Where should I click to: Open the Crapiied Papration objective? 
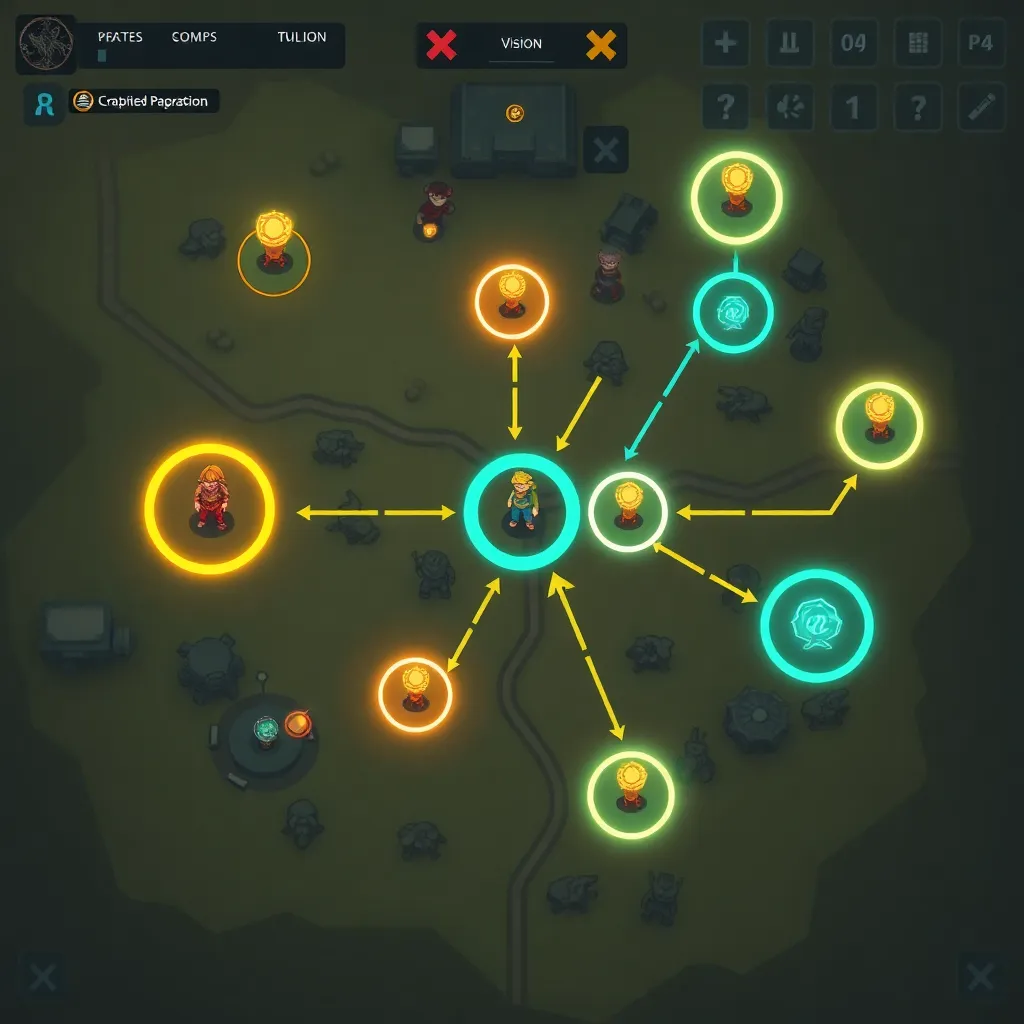click(143, 101)
